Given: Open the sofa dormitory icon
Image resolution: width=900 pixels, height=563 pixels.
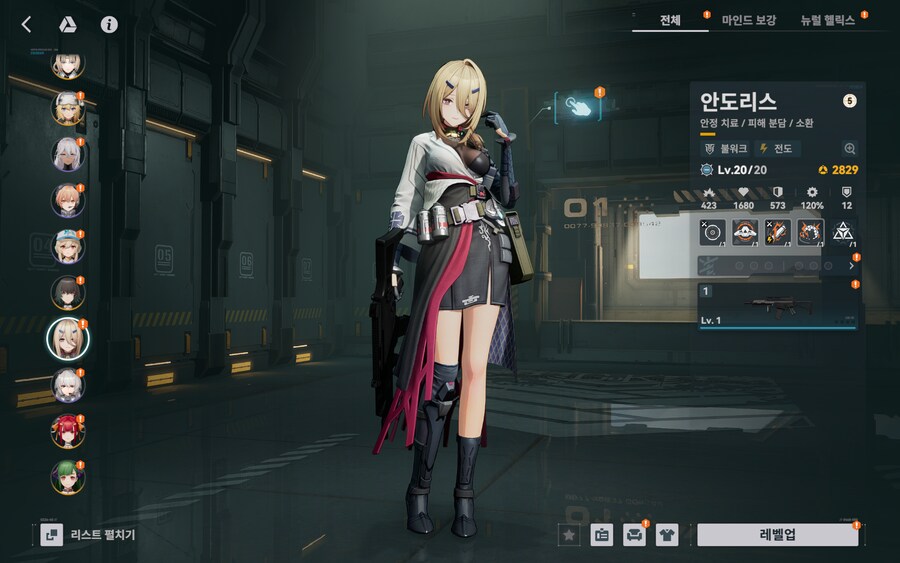Looking at the screenshot, I should point(634,534).
